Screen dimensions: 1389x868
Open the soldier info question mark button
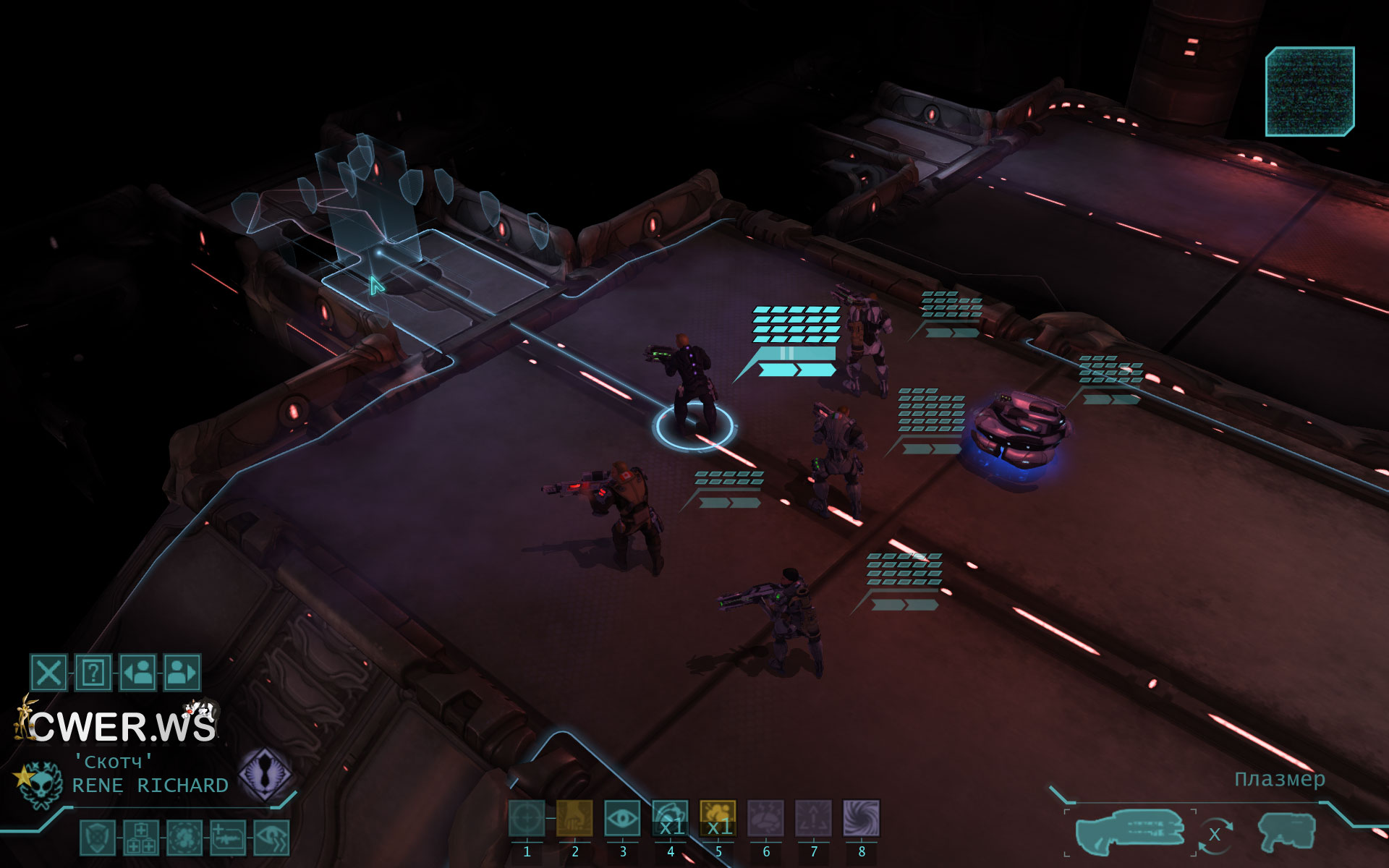tap(93, 673)
